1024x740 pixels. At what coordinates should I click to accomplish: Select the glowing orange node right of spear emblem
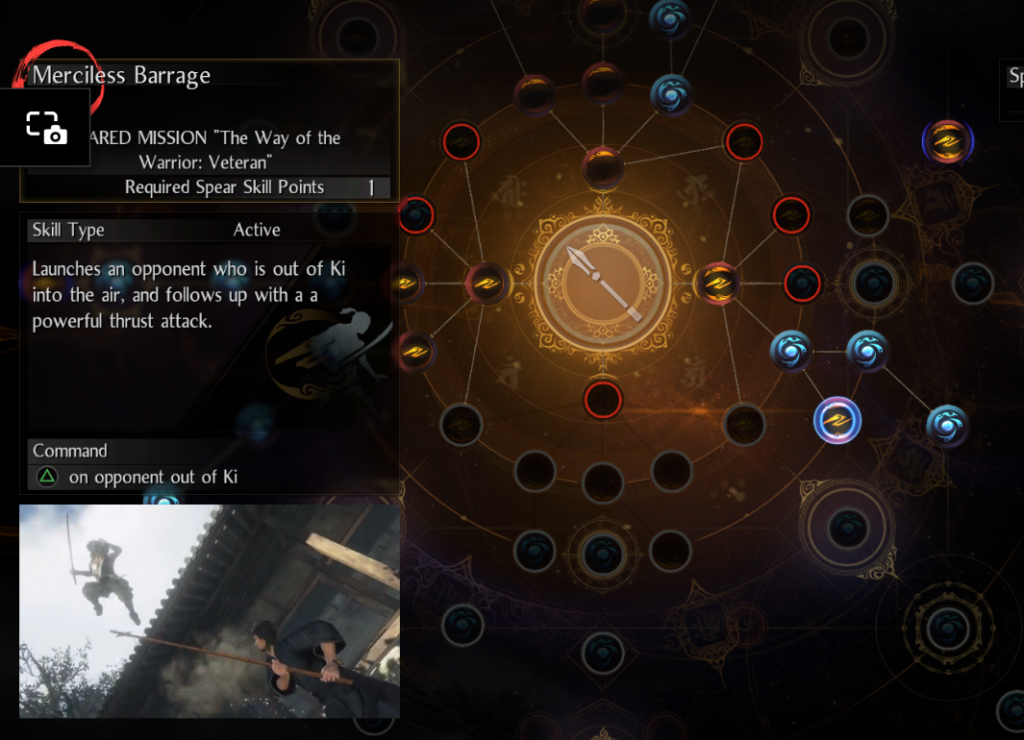[717, 283]
